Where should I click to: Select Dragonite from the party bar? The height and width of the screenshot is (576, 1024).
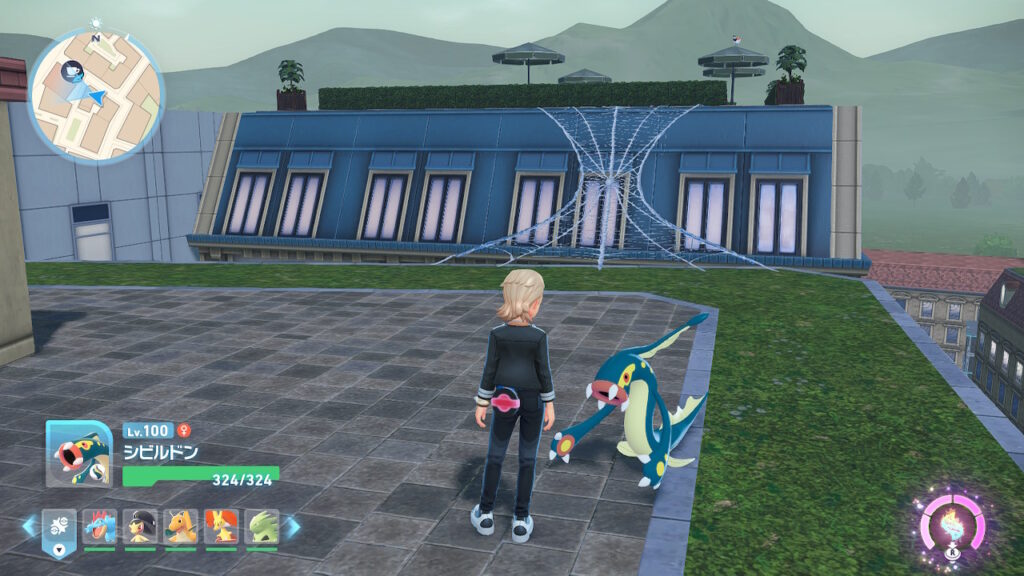(x=181, y=526)
